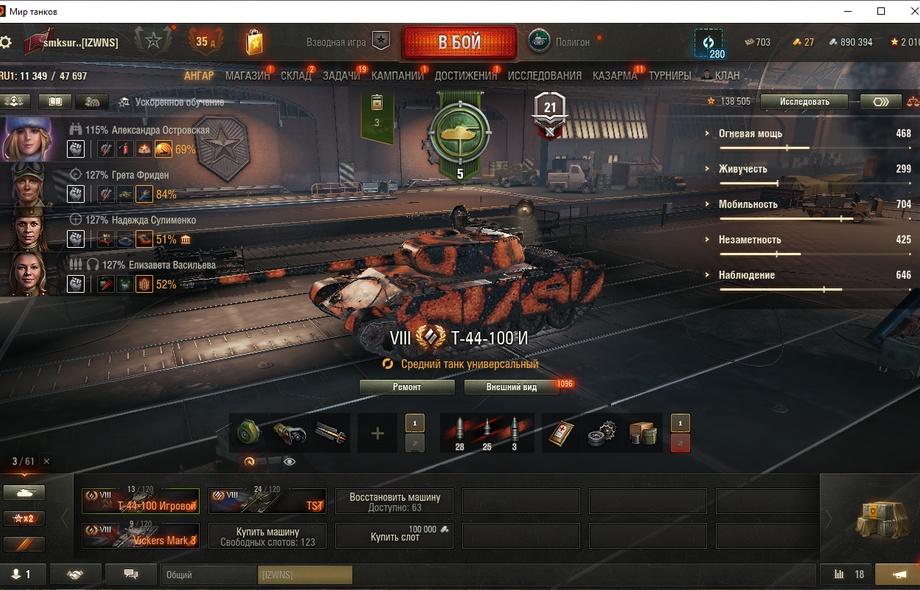Viewport: 920px width, 590px height.
Task: Open the Казарма tab
Action: click(x=614, y=75)
